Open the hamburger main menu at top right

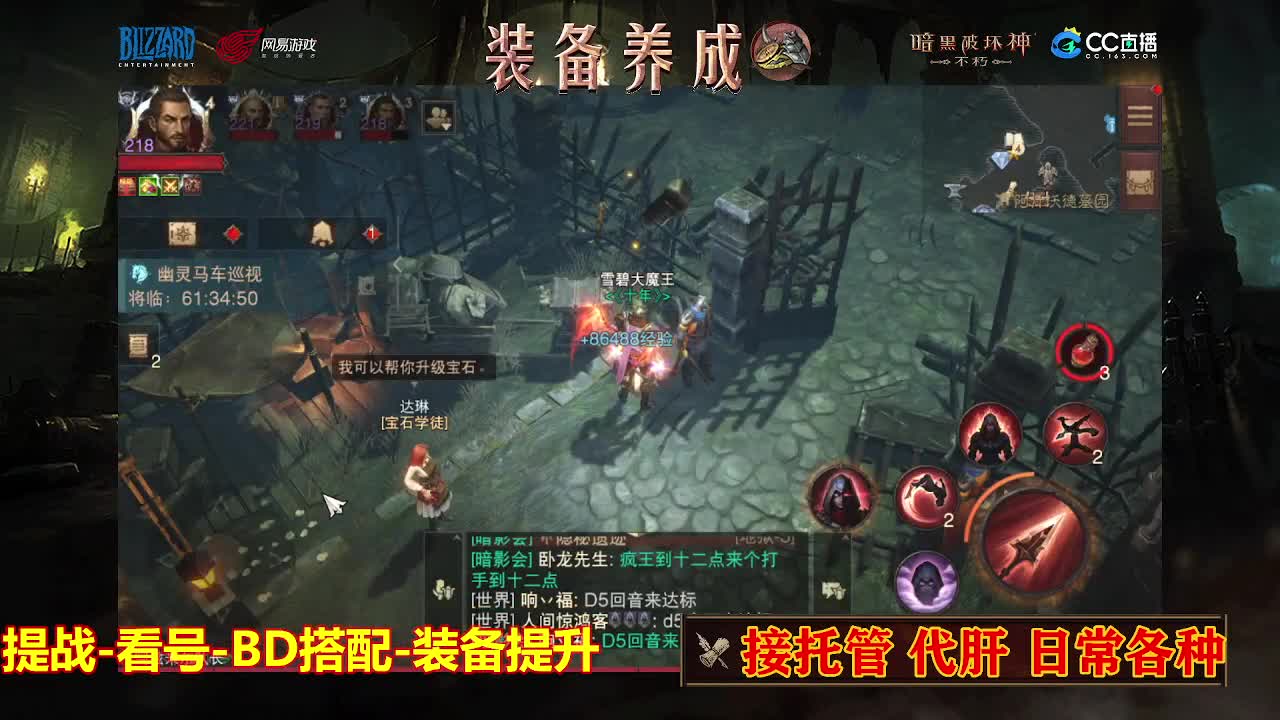click(1138, 115)
